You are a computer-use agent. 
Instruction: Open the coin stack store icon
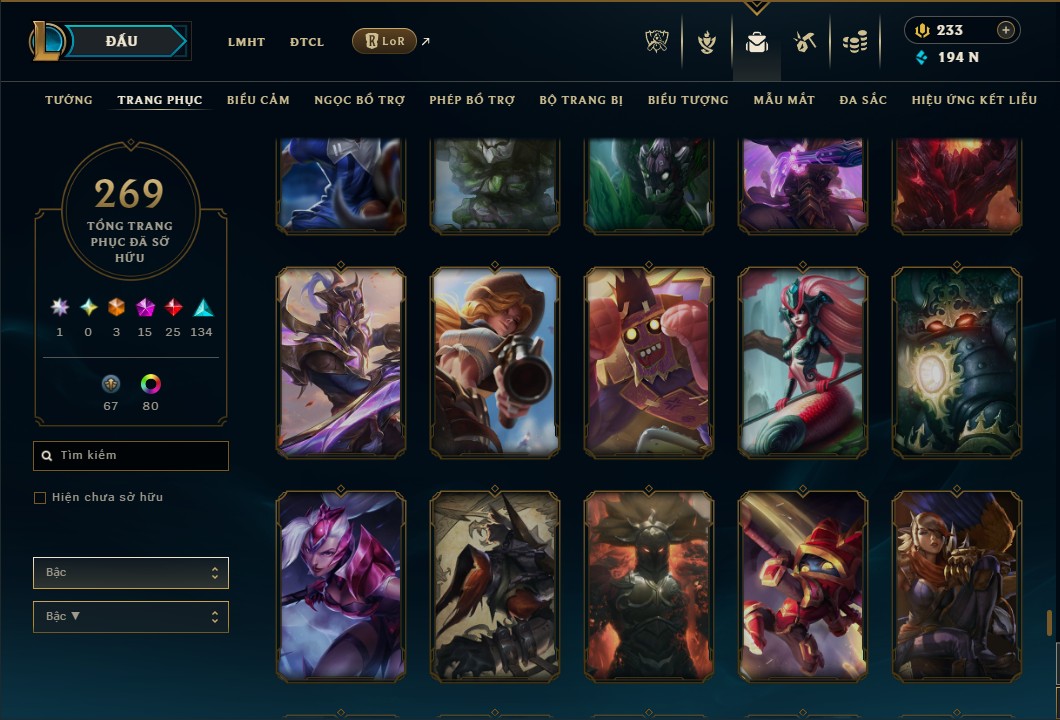coord(854,42)
